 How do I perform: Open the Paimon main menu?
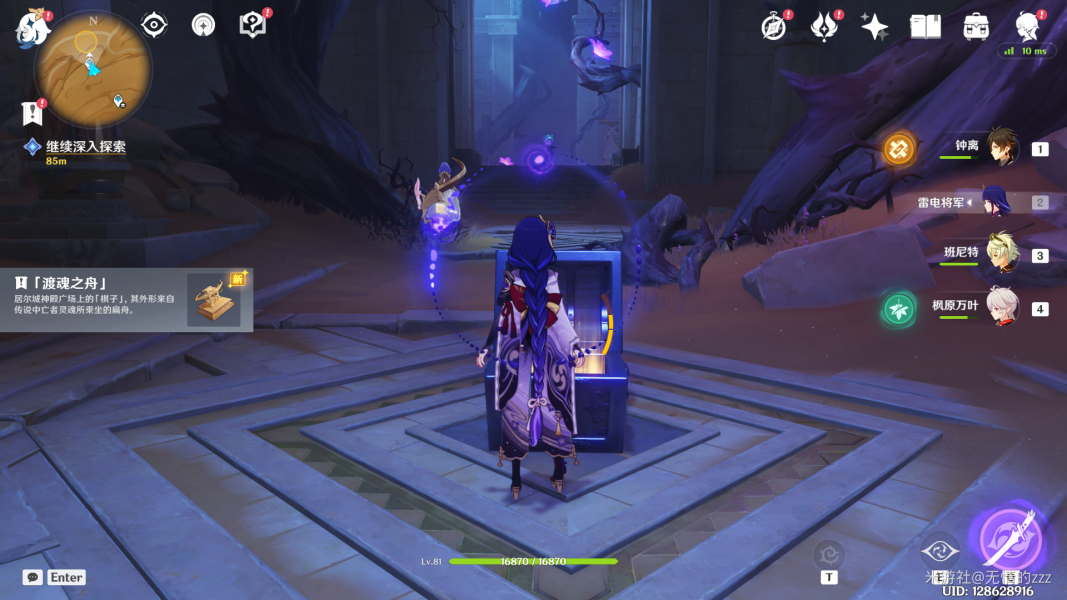click(x=33, y=27)
